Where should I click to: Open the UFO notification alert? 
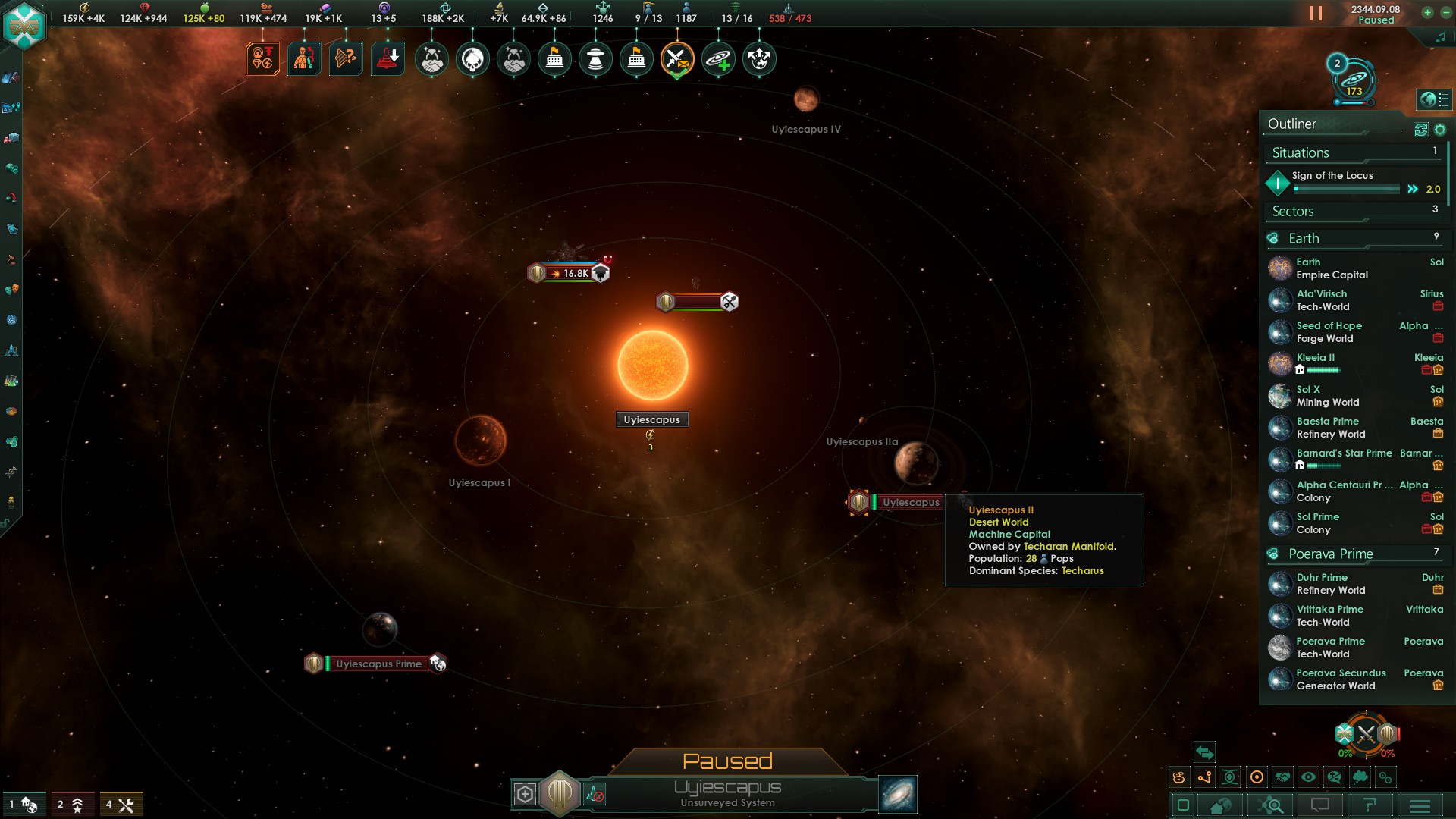click(x=595, y=59)
